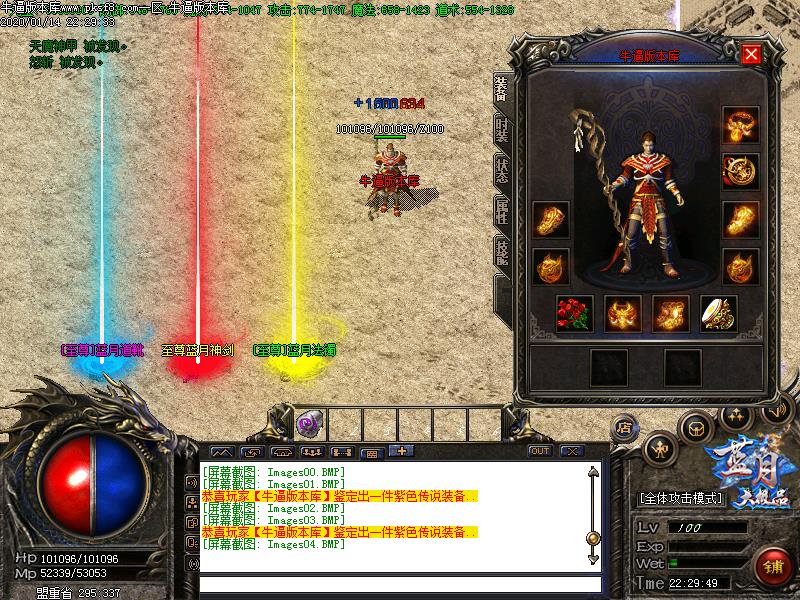This screenshot has width=800, height=600.
Task: Select the drum item equipment slot
Action: coord(719,313)
